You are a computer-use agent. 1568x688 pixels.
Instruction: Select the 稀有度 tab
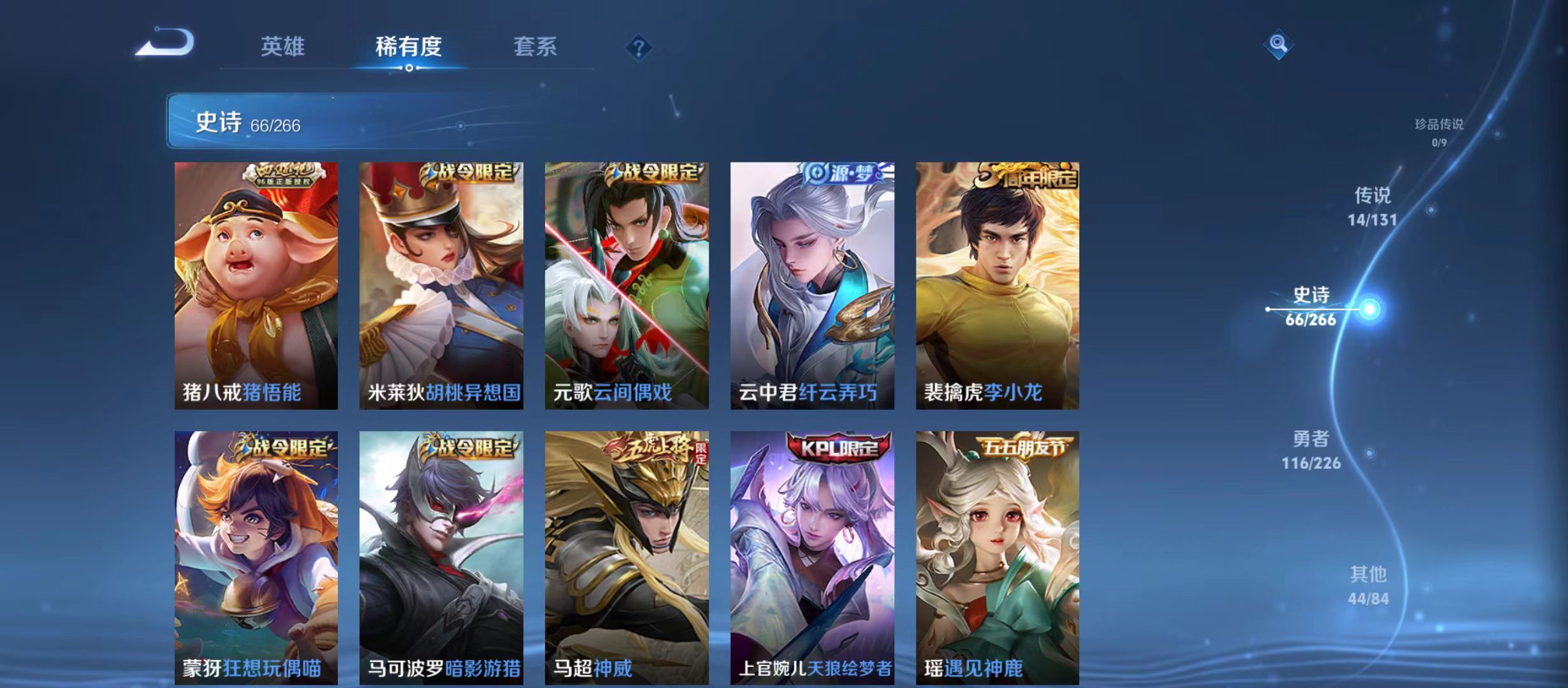tap(410, 47)
